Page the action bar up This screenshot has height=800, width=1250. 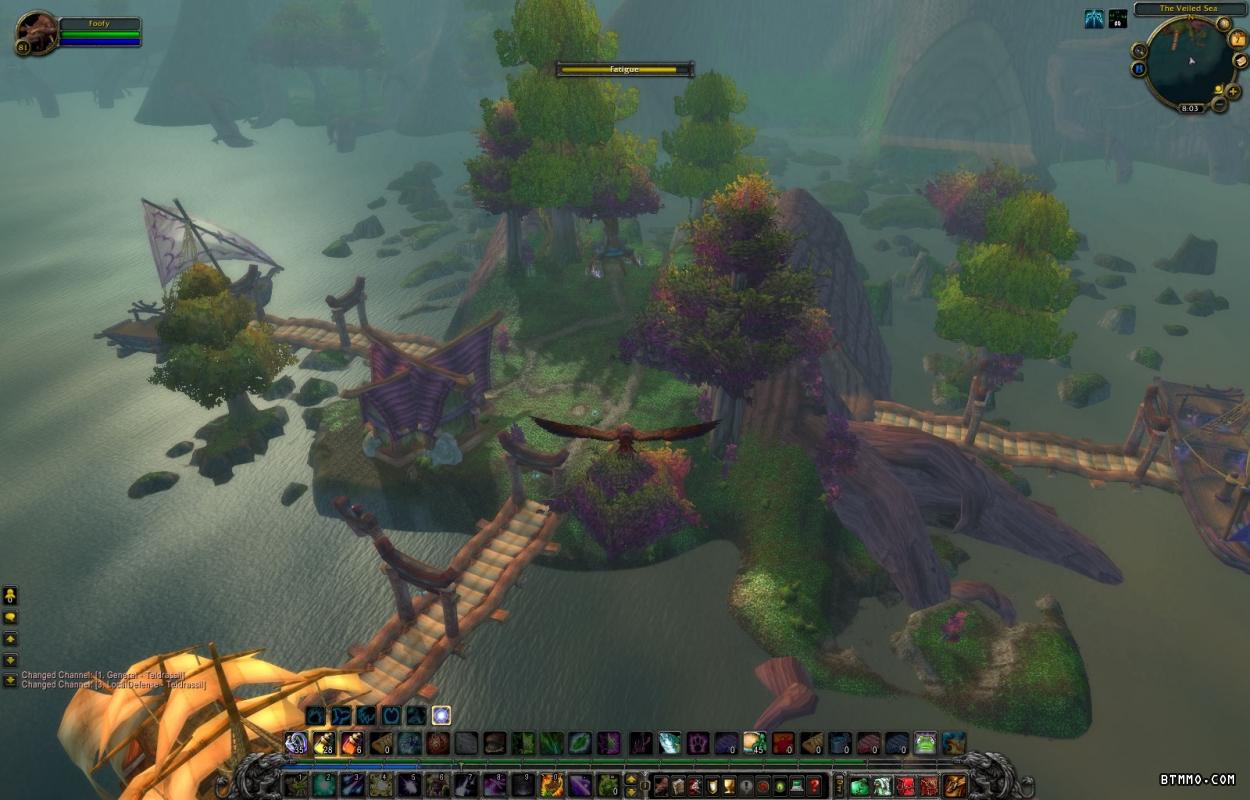(x=633, y=778)
